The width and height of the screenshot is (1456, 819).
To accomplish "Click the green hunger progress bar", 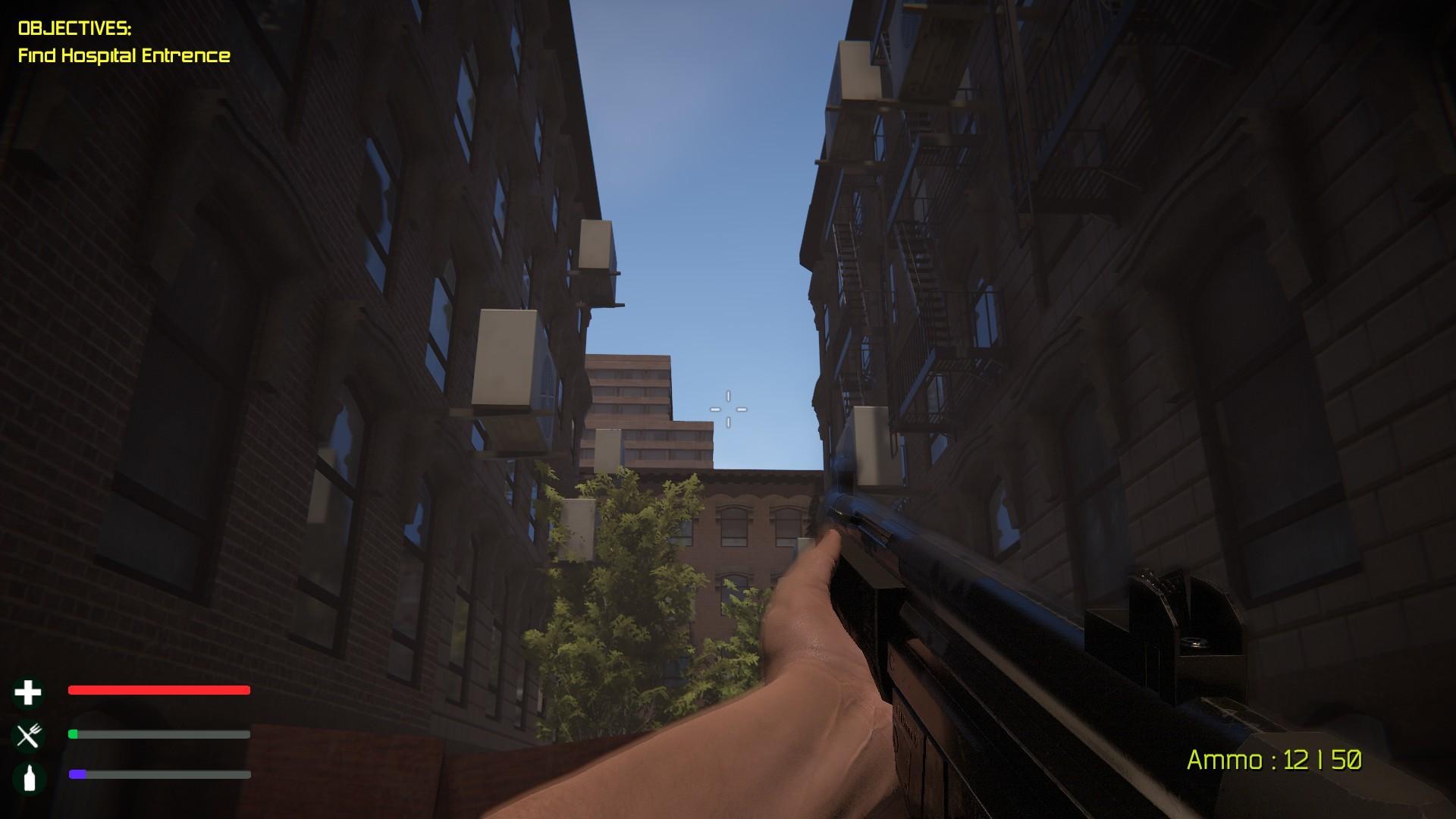I will click(x=74, y=734).
